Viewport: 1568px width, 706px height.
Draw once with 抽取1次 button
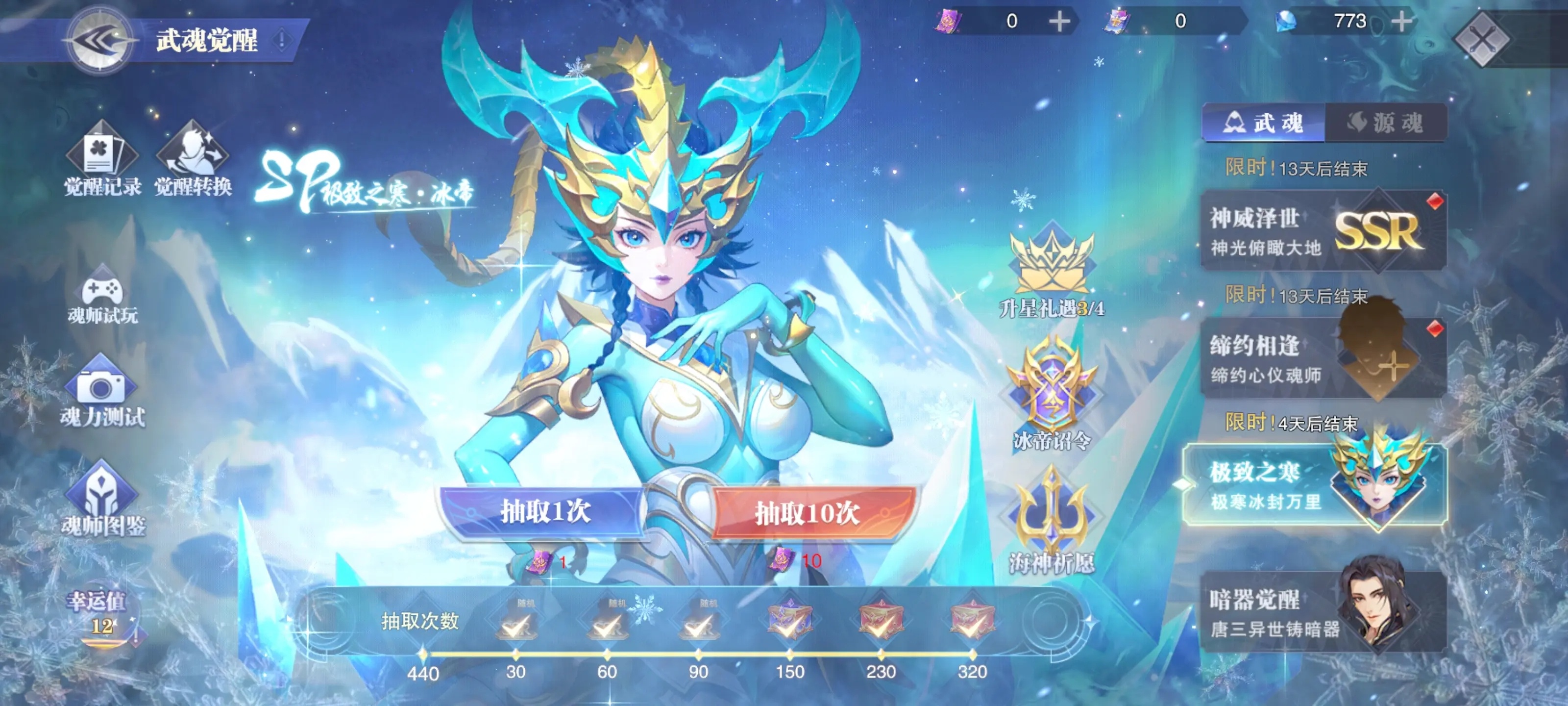543,511
